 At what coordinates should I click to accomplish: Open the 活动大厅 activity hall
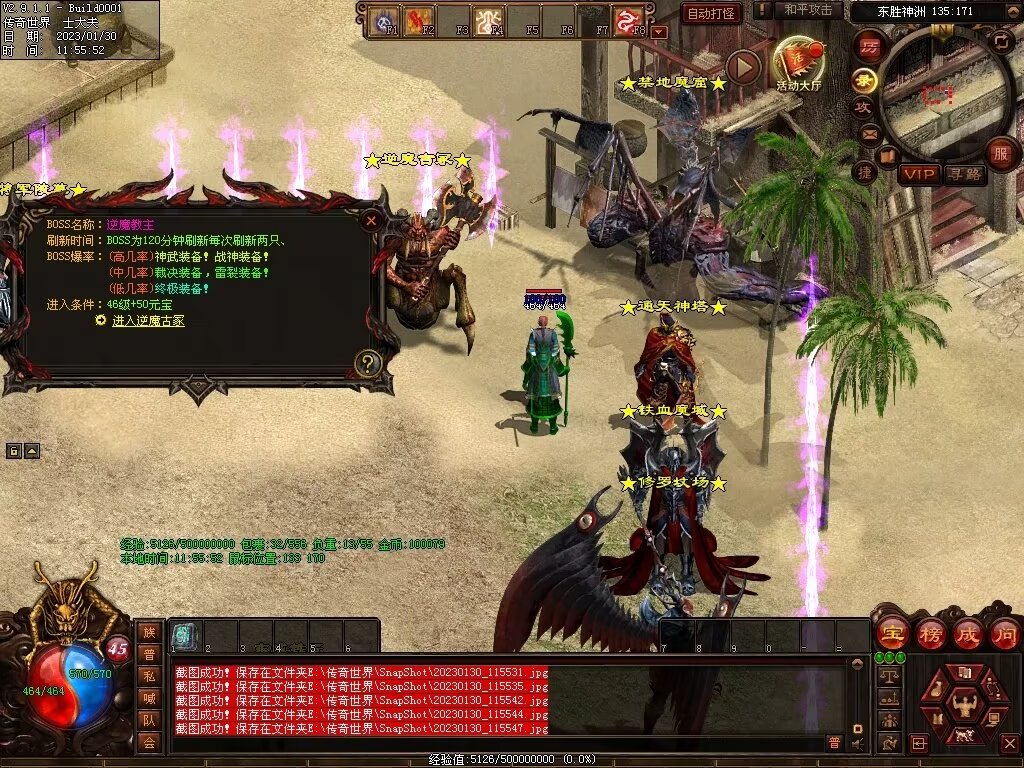pos(798,63)
